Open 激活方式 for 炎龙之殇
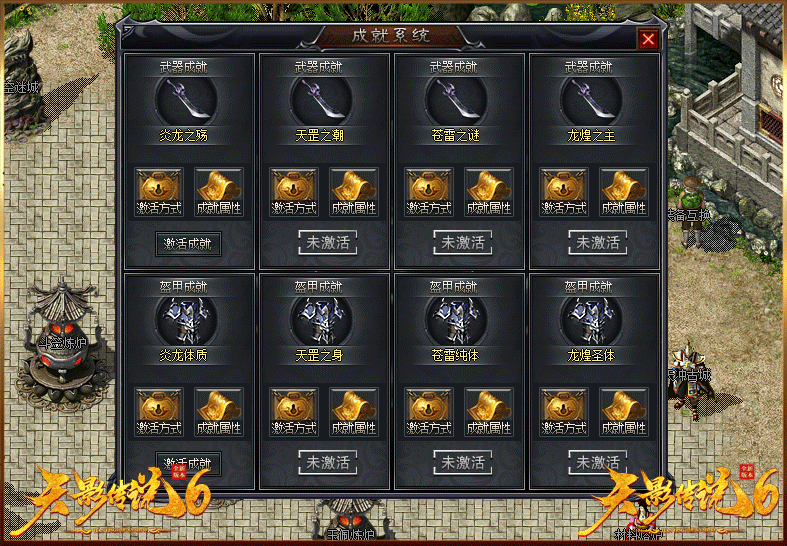The image size is (787, 546). tap(160, 191)
